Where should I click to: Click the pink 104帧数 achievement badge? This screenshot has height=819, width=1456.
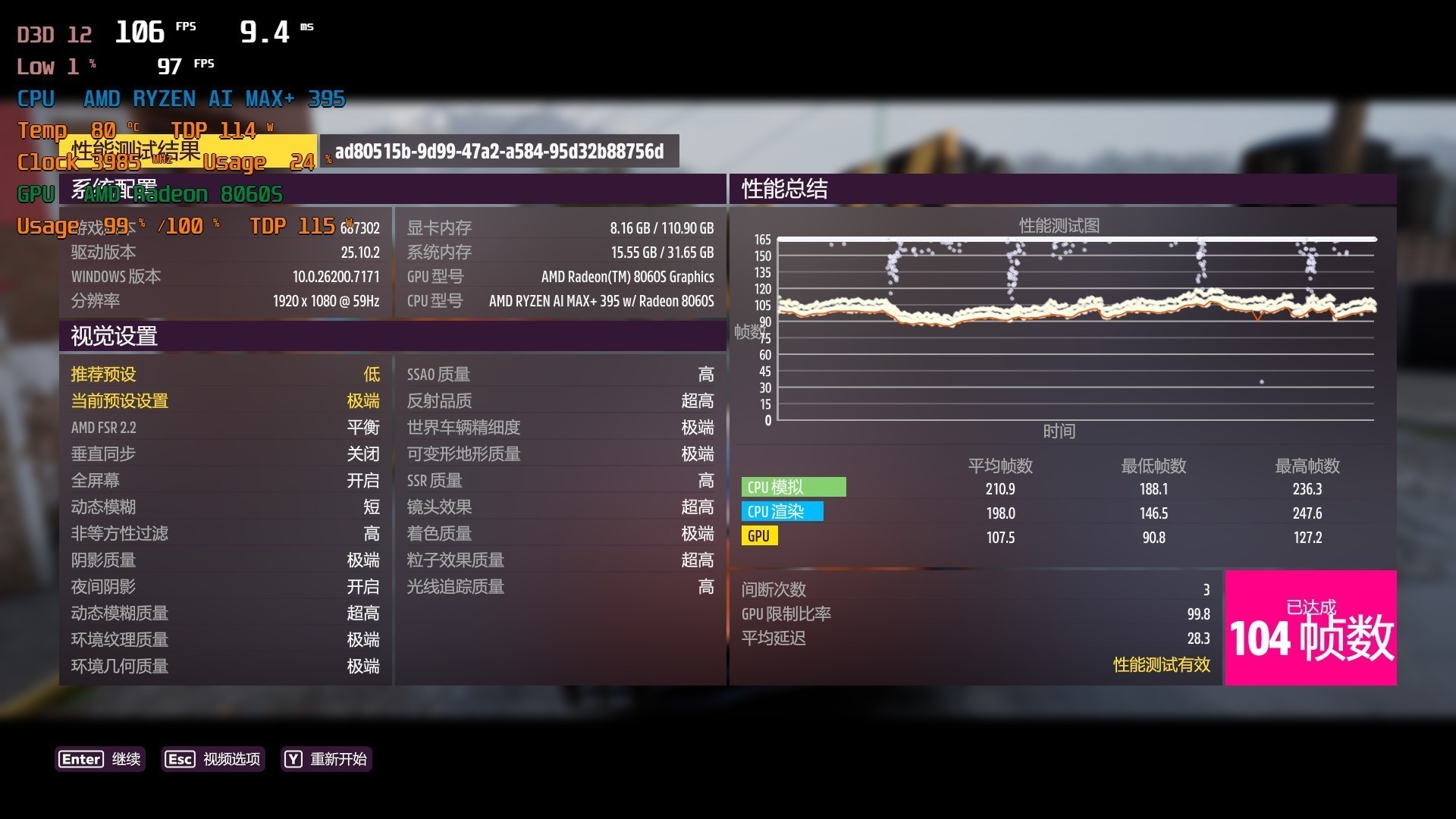[1310, 627]
